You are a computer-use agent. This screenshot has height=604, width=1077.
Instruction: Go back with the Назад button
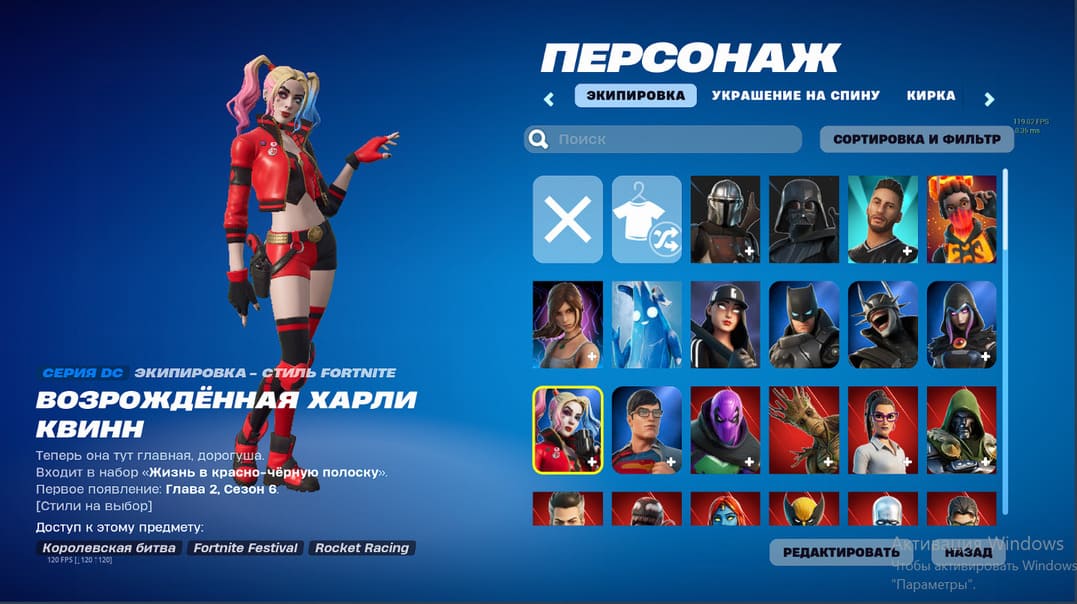[x=968, y=552]
